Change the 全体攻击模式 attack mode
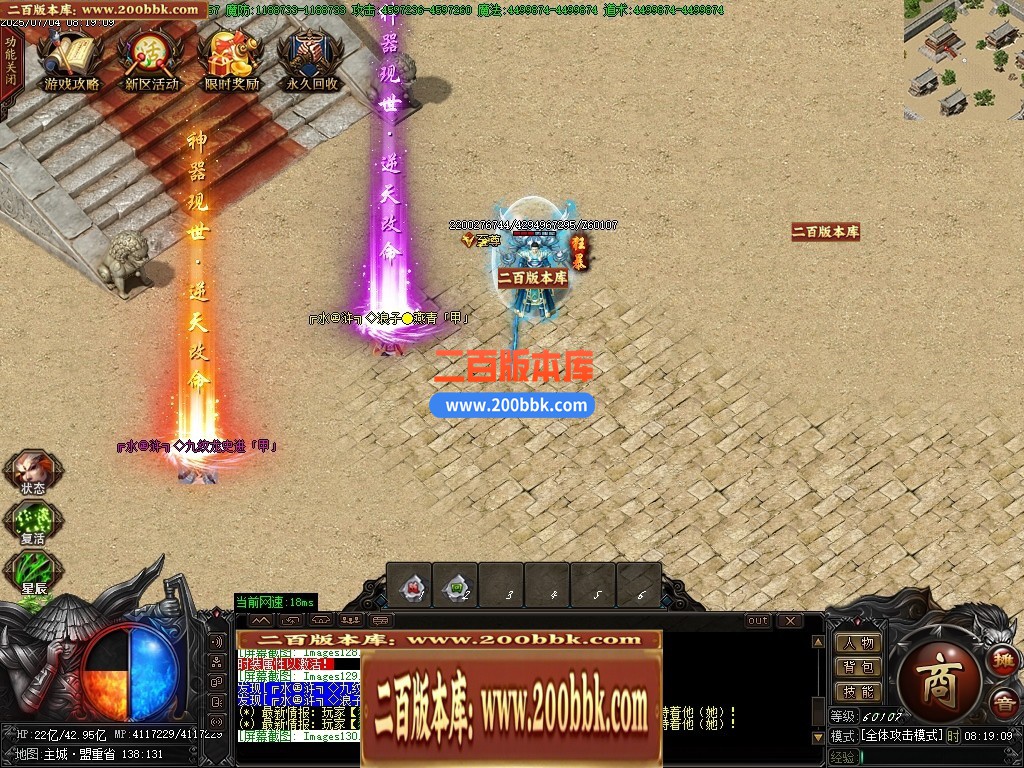1024x768 pixels. pyautogui.click(x=901, y=735)
